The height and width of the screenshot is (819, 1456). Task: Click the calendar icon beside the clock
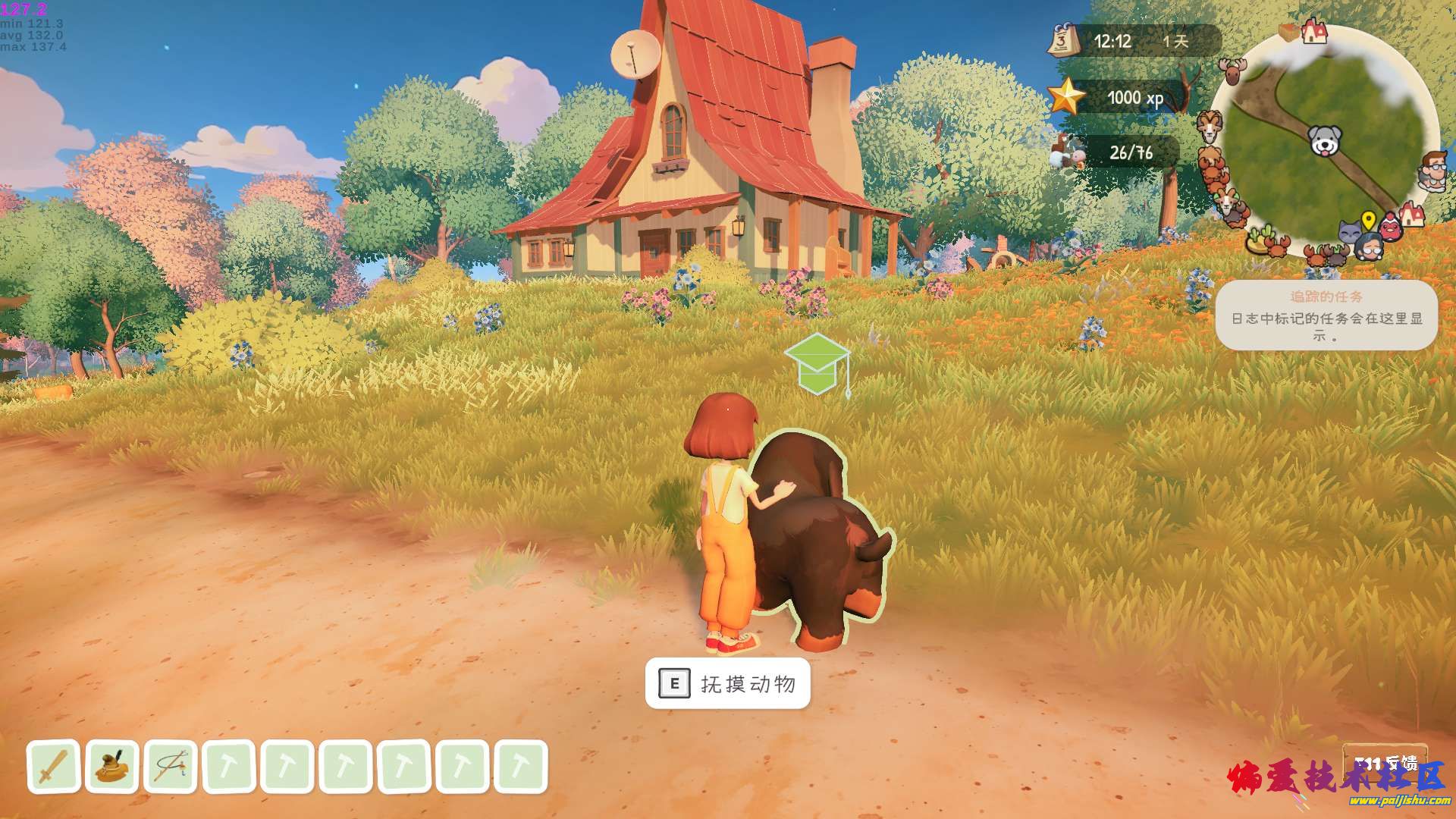pos(1063,40)
